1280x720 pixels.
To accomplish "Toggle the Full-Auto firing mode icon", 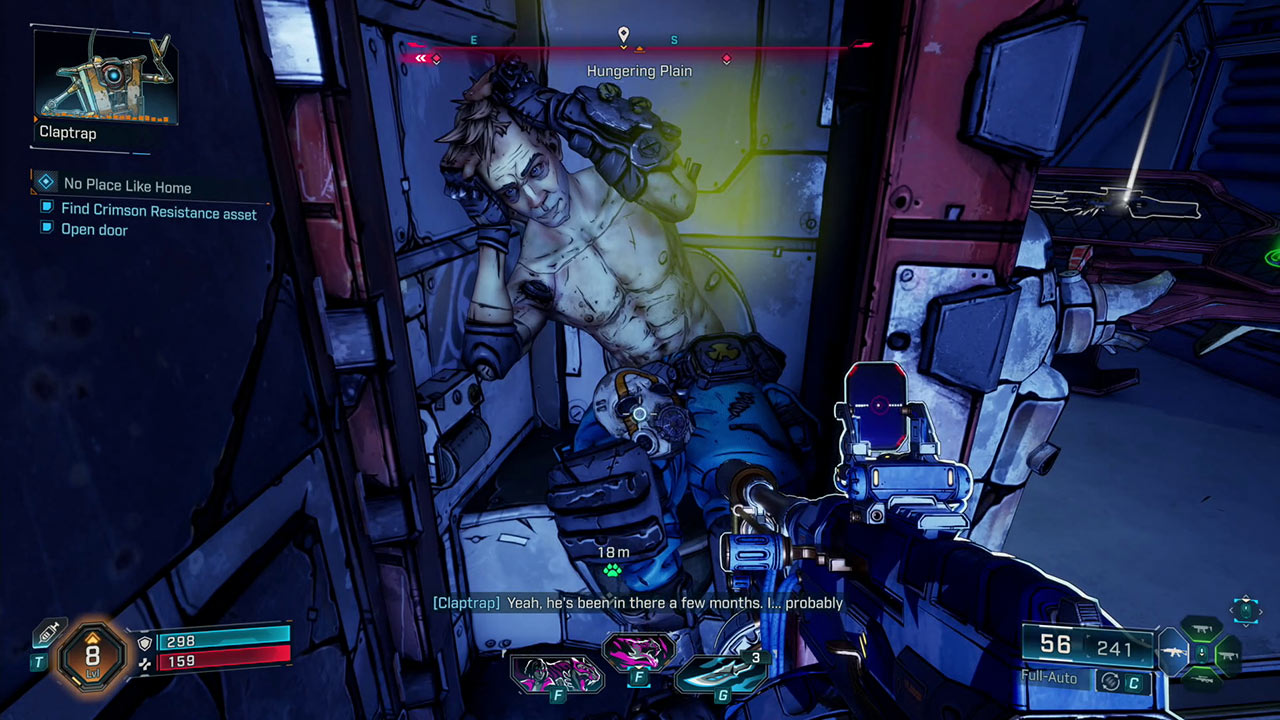I will [1108, 681].
